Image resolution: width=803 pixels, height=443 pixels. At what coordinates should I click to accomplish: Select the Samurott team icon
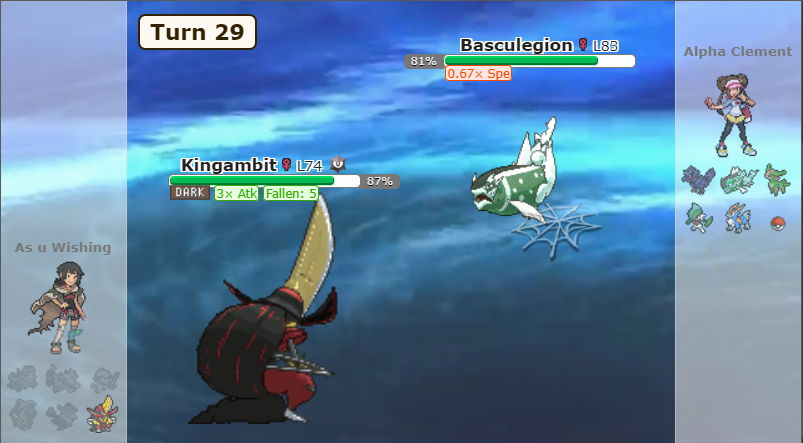coord(736,218)
